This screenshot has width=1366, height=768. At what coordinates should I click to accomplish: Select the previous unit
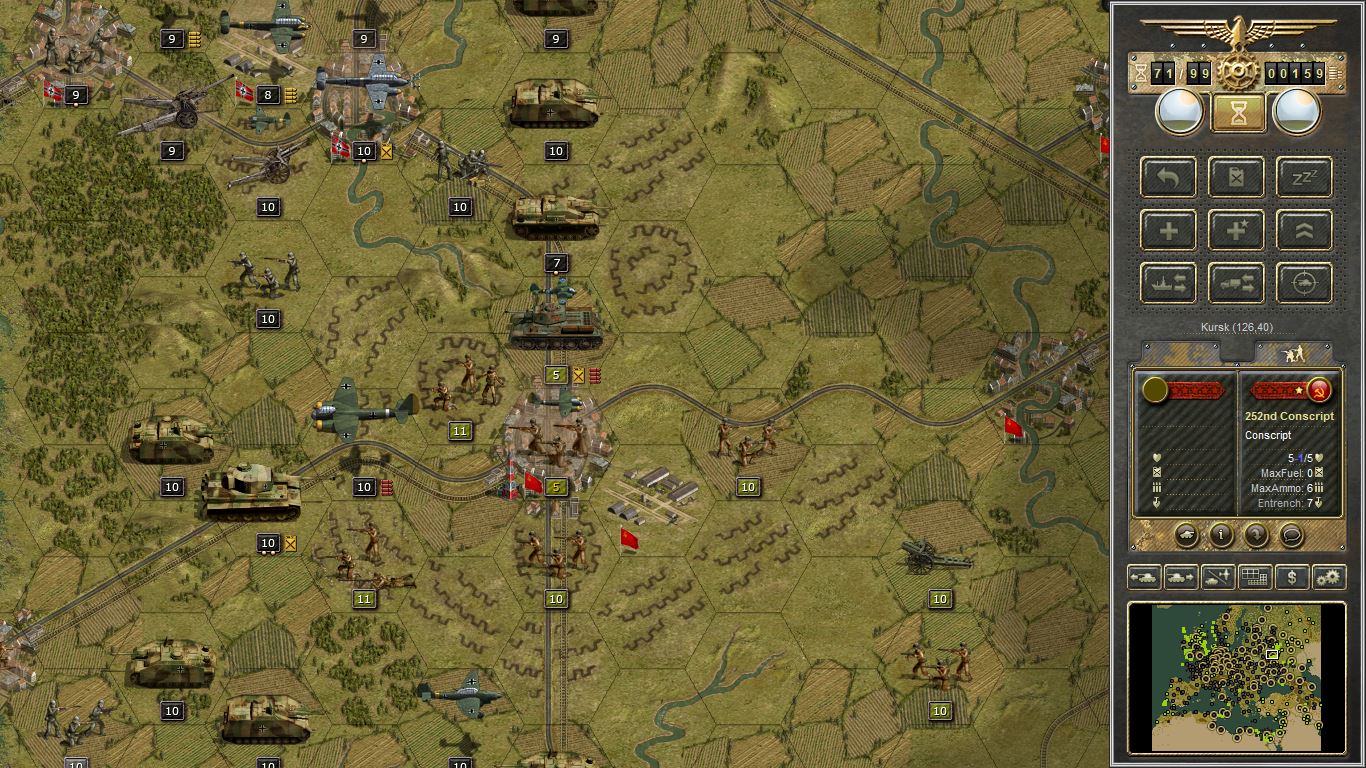(x=1144, y=577)
